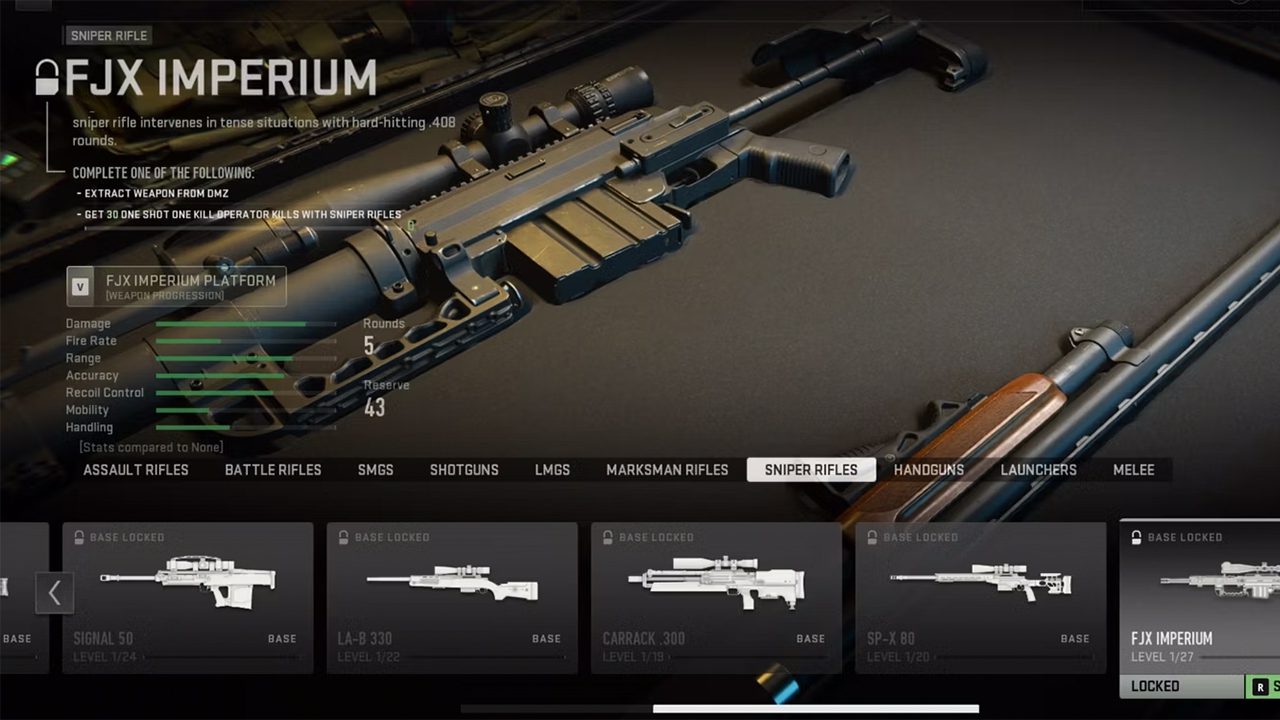Switch to the Handguns tab
Image resolution: width=1280 pixels, height=720 pixels.
[x=929, y=470]
